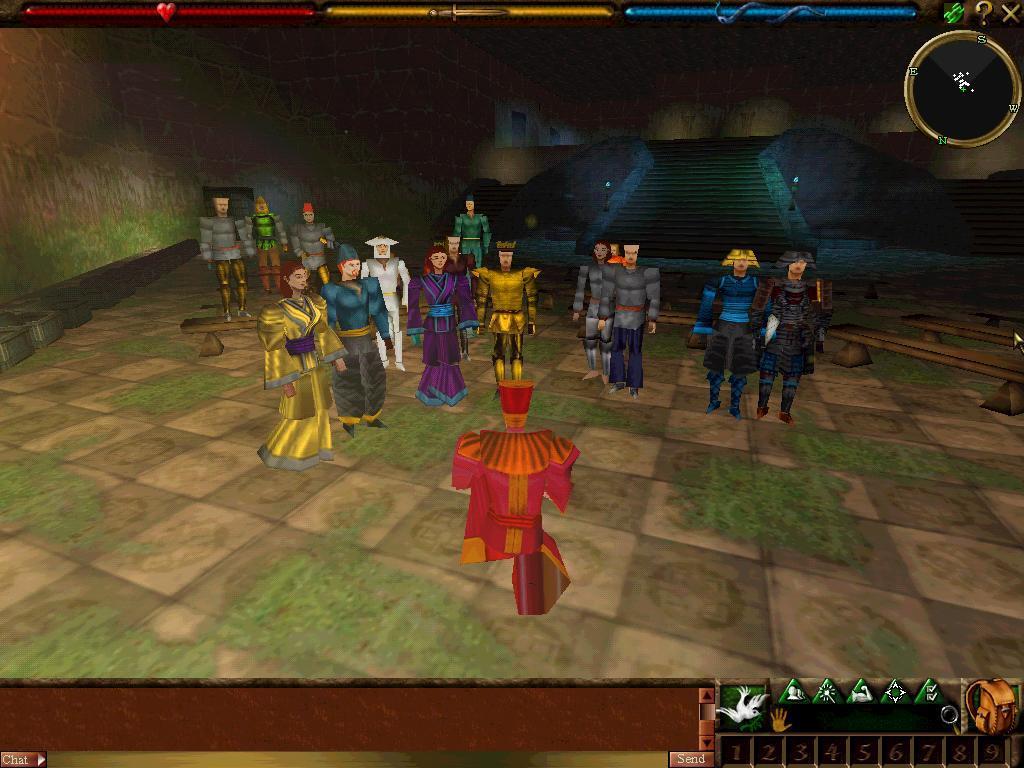1024x768 pixels.
Task: Close the game with the X button
Action: 1010,12
